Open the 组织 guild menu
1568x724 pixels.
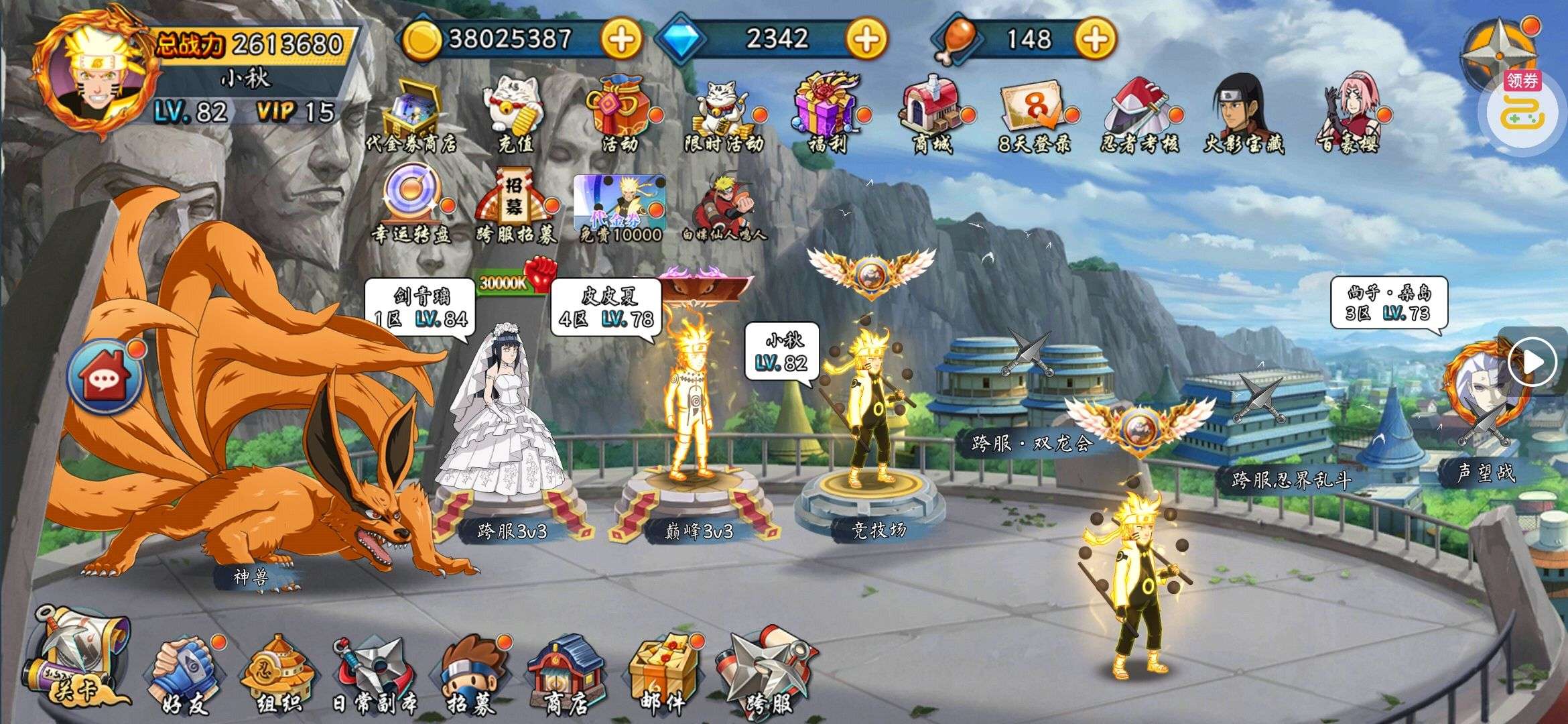click(276, 674)
